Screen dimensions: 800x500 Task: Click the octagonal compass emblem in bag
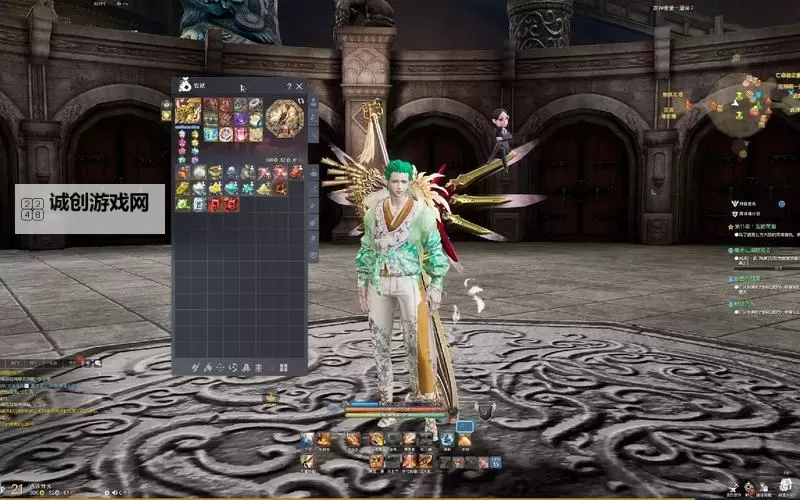click(285, 118)
